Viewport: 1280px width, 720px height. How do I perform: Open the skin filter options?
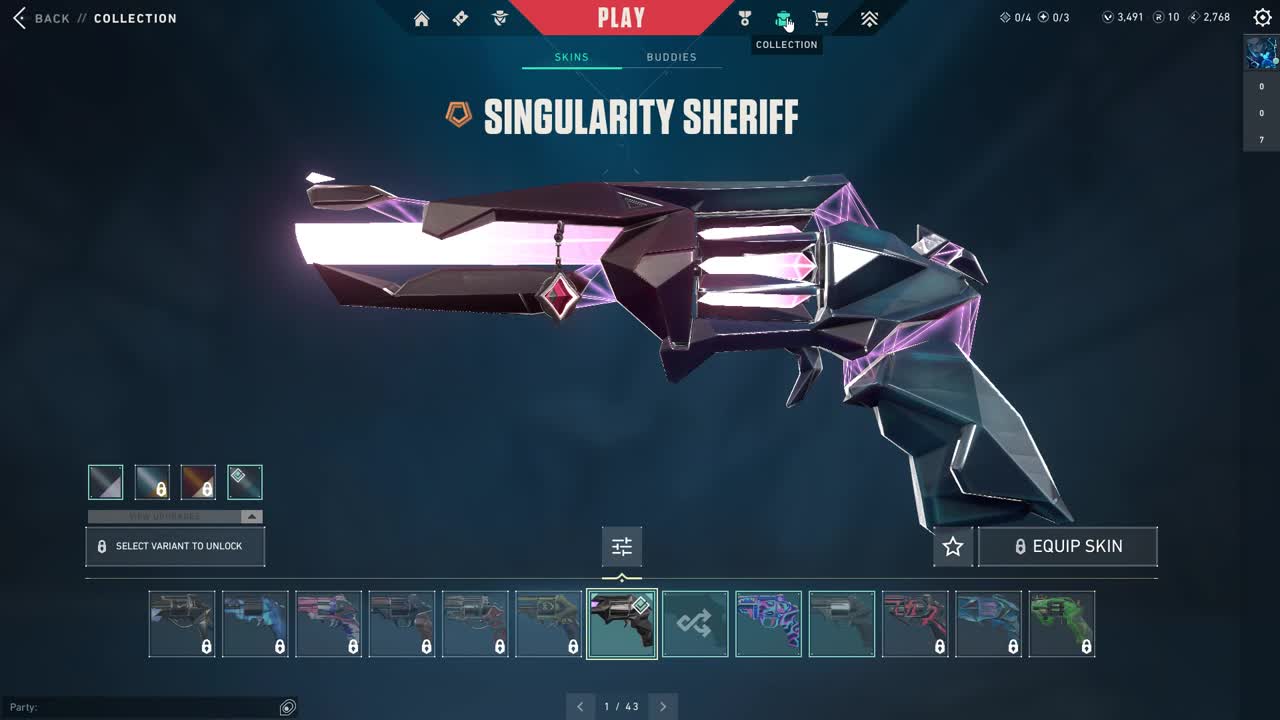622,546
